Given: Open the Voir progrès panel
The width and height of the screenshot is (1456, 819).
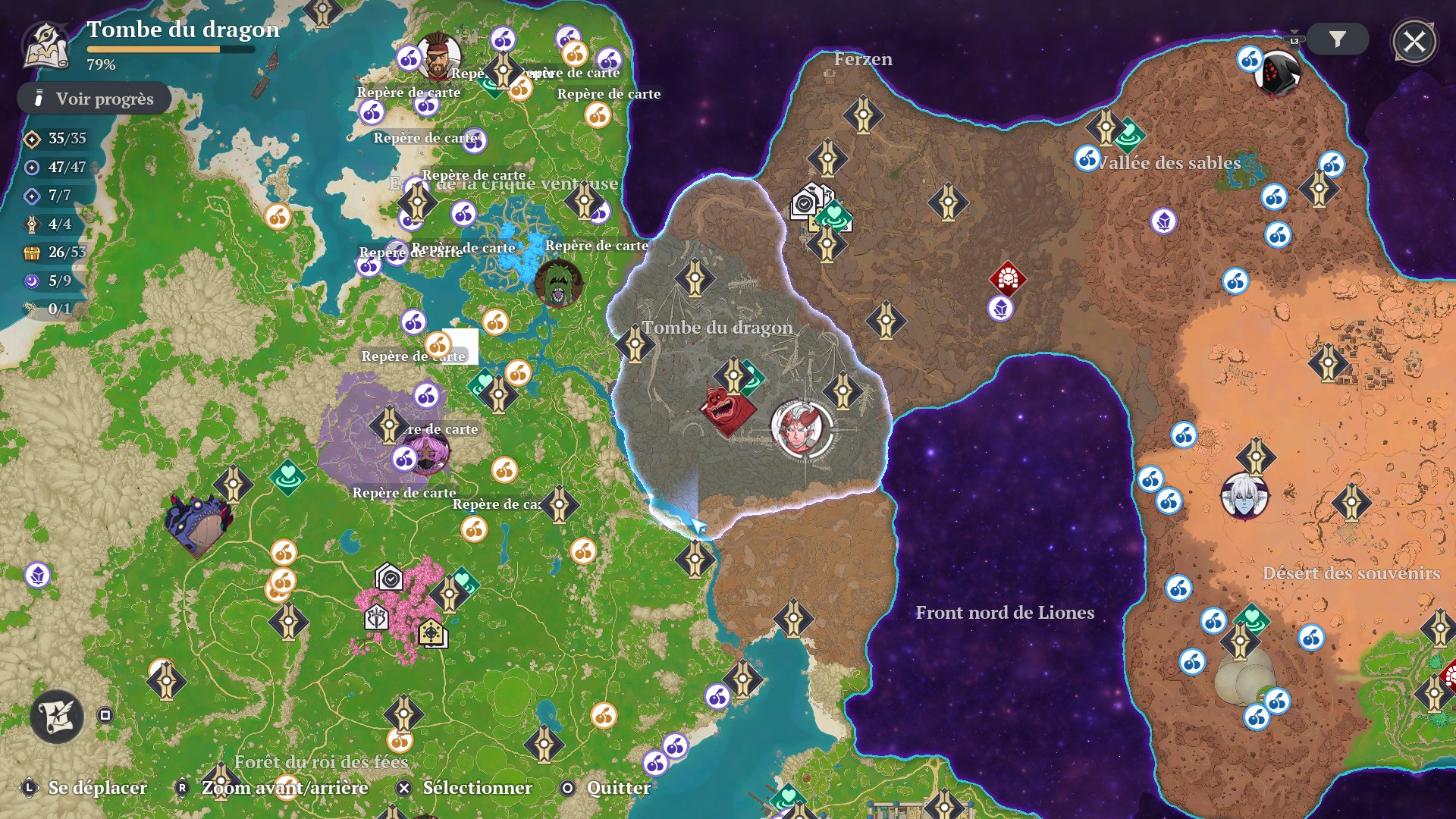Looking at the screenshot, I should coord(94,99).
